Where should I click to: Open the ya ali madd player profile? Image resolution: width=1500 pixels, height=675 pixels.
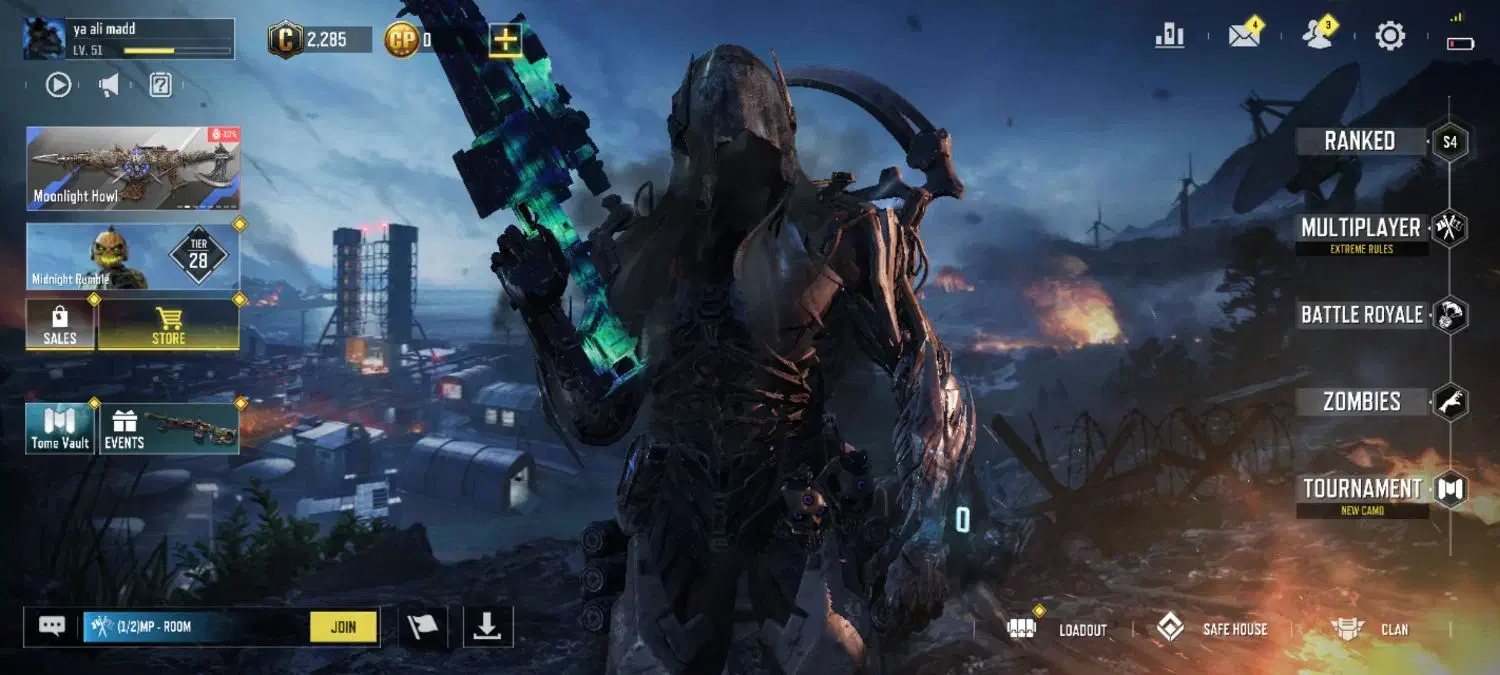[x=128, y=39]
